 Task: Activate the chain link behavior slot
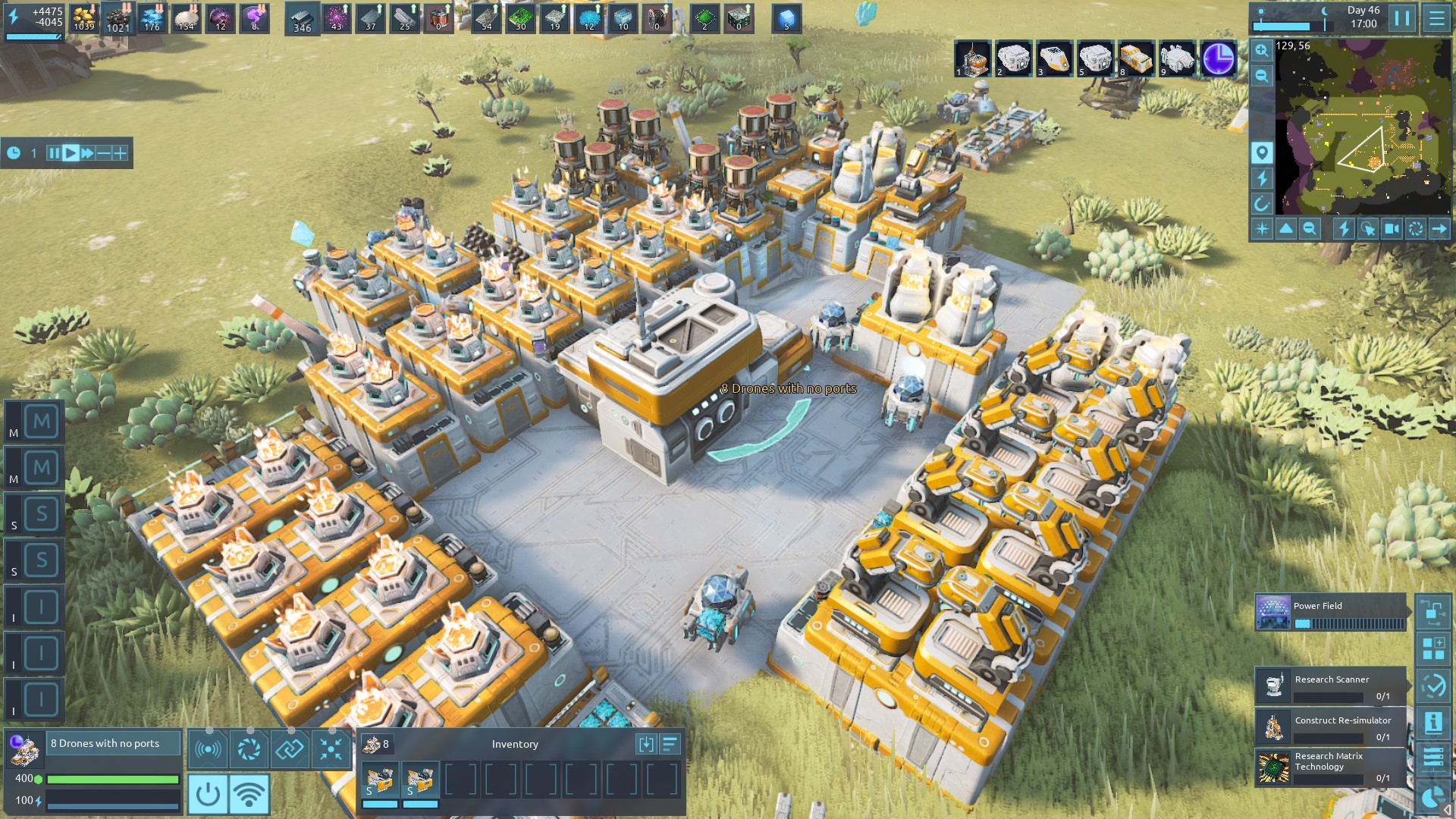[290, 749]
